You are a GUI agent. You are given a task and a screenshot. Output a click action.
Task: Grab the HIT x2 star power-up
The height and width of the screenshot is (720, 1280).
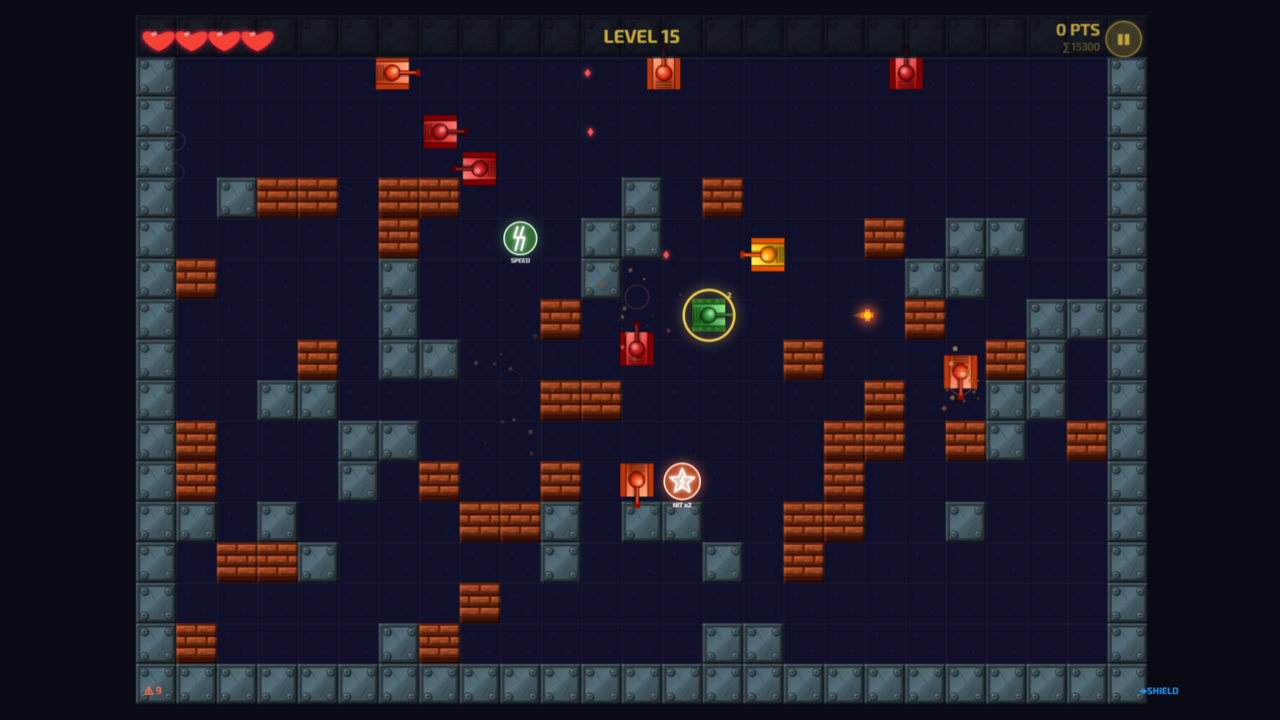pos(681,480)
